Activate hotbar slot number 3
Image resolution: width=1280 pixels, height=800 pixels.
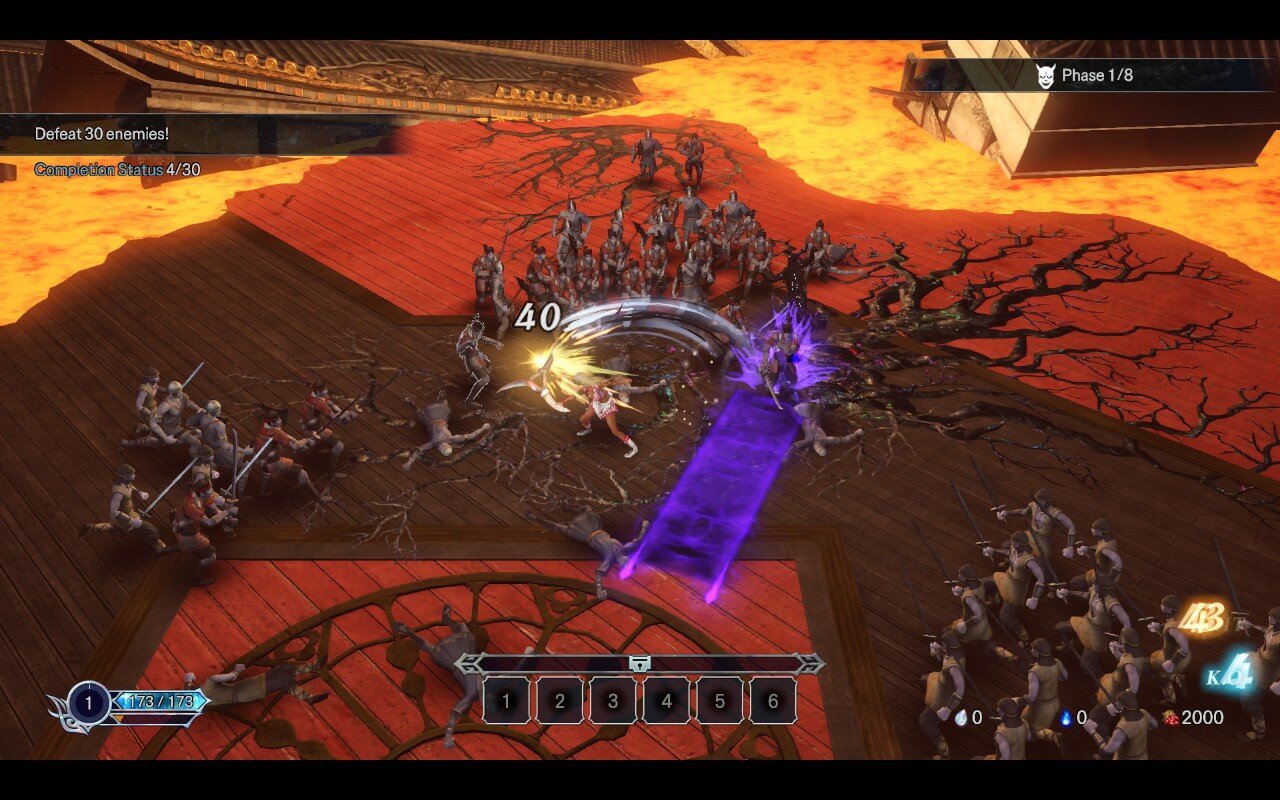(613, 701)
